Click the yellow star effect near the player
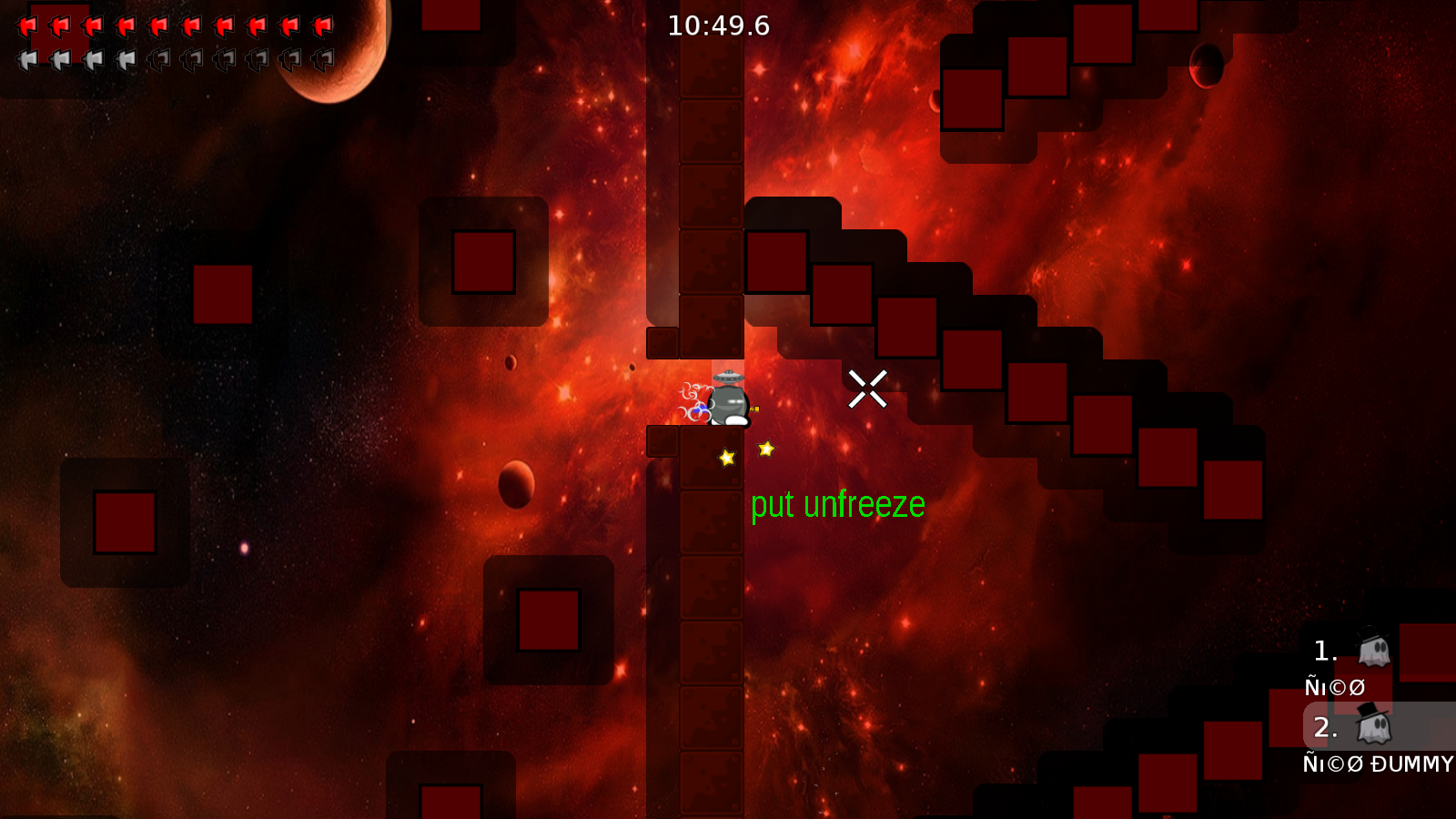This screenshot has width=1456, height=819. (x=724, y=459)
